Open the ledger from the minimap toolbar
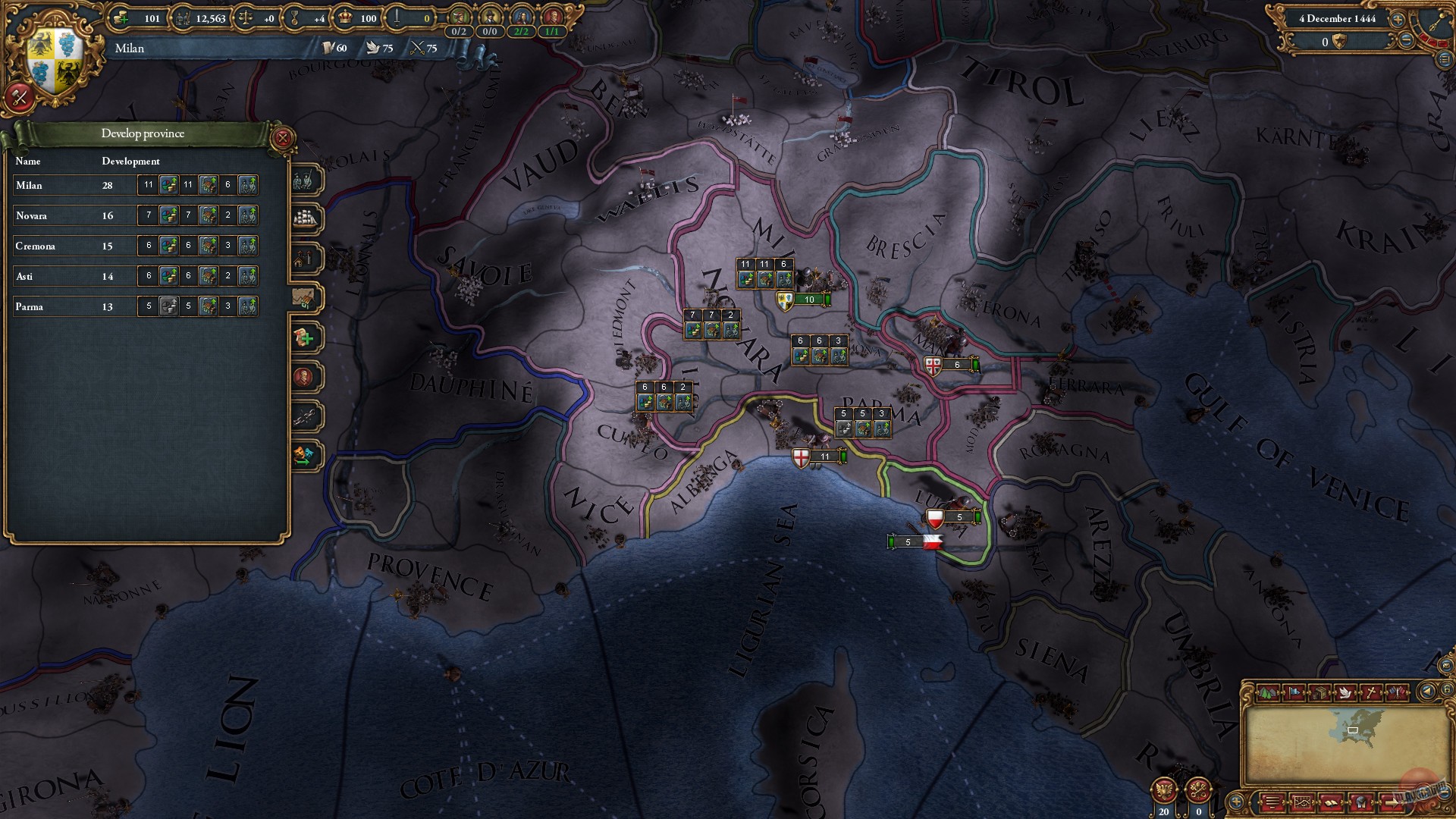The image size is (1456, 819). [1333, 804]
